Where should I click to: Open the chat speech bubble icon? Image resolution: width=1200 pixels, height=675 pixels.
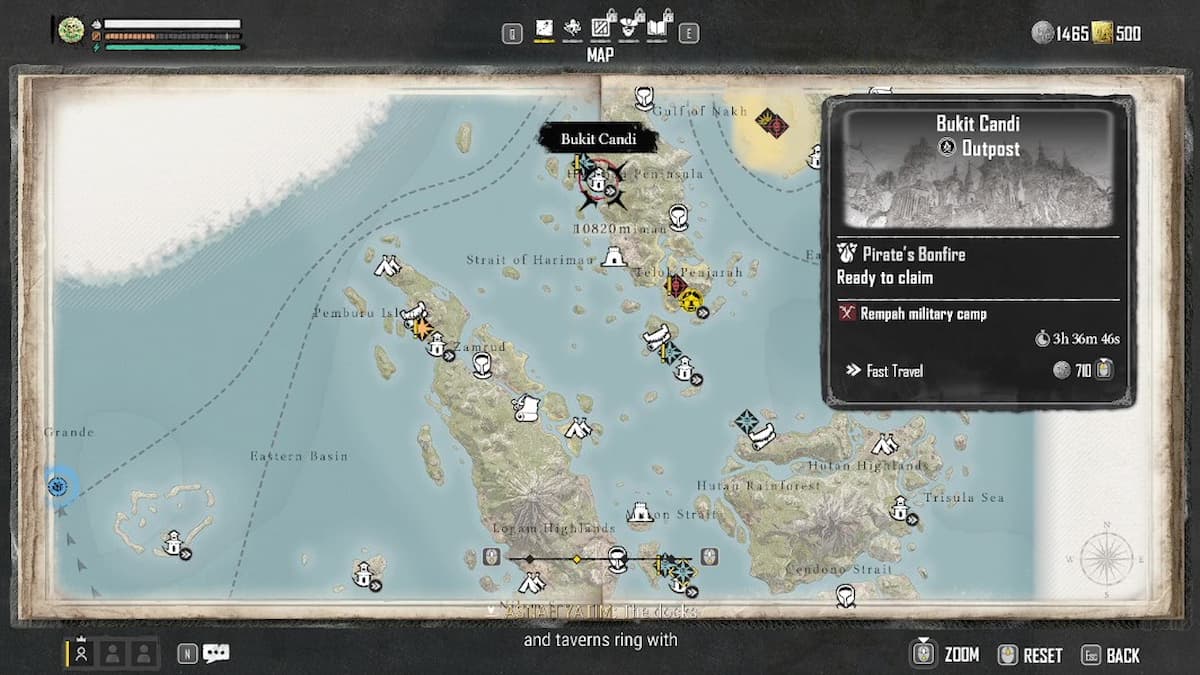216,653
